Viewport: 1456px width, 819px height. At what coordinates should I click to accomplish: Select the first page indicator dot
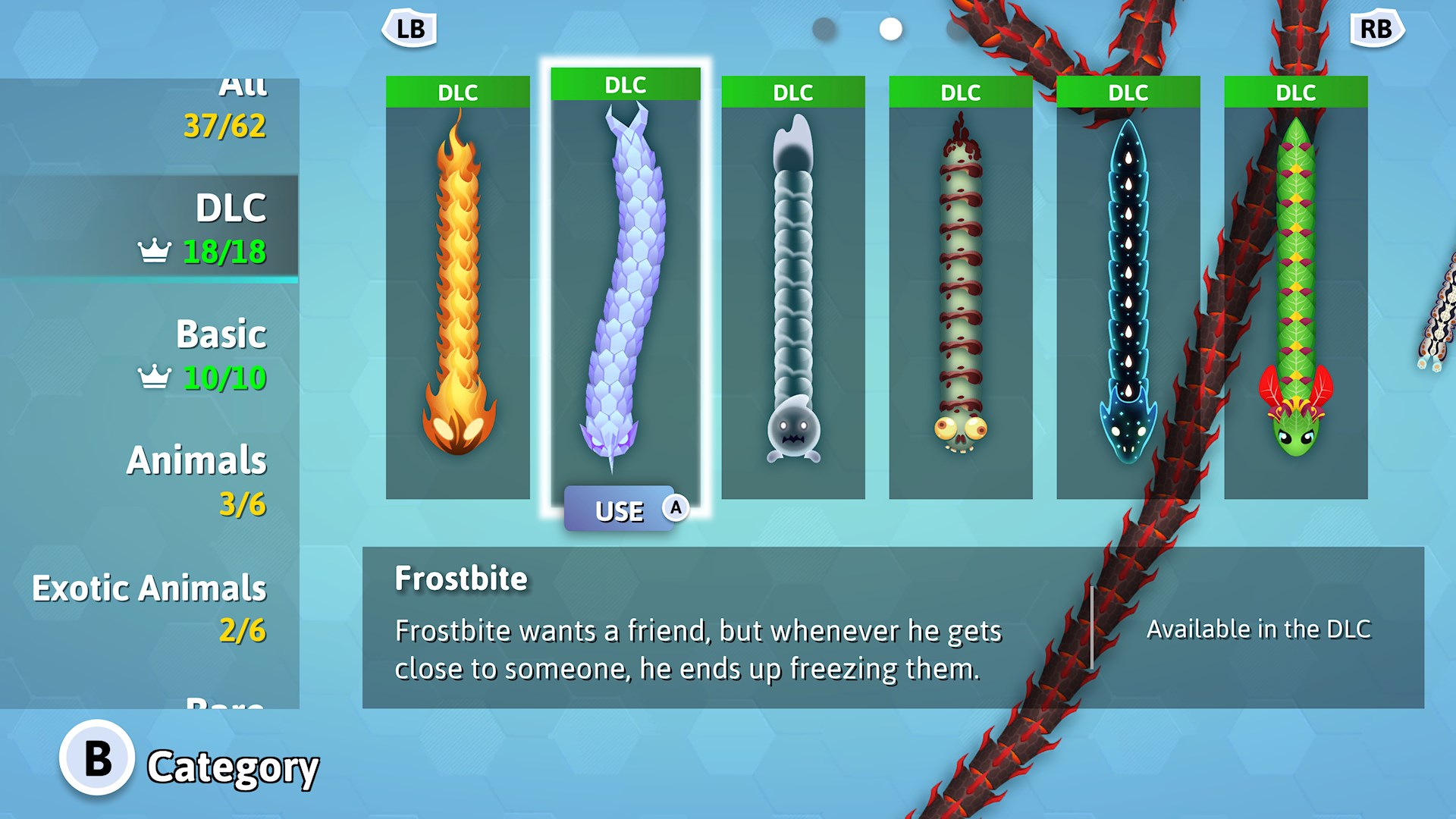click(823, 28)
